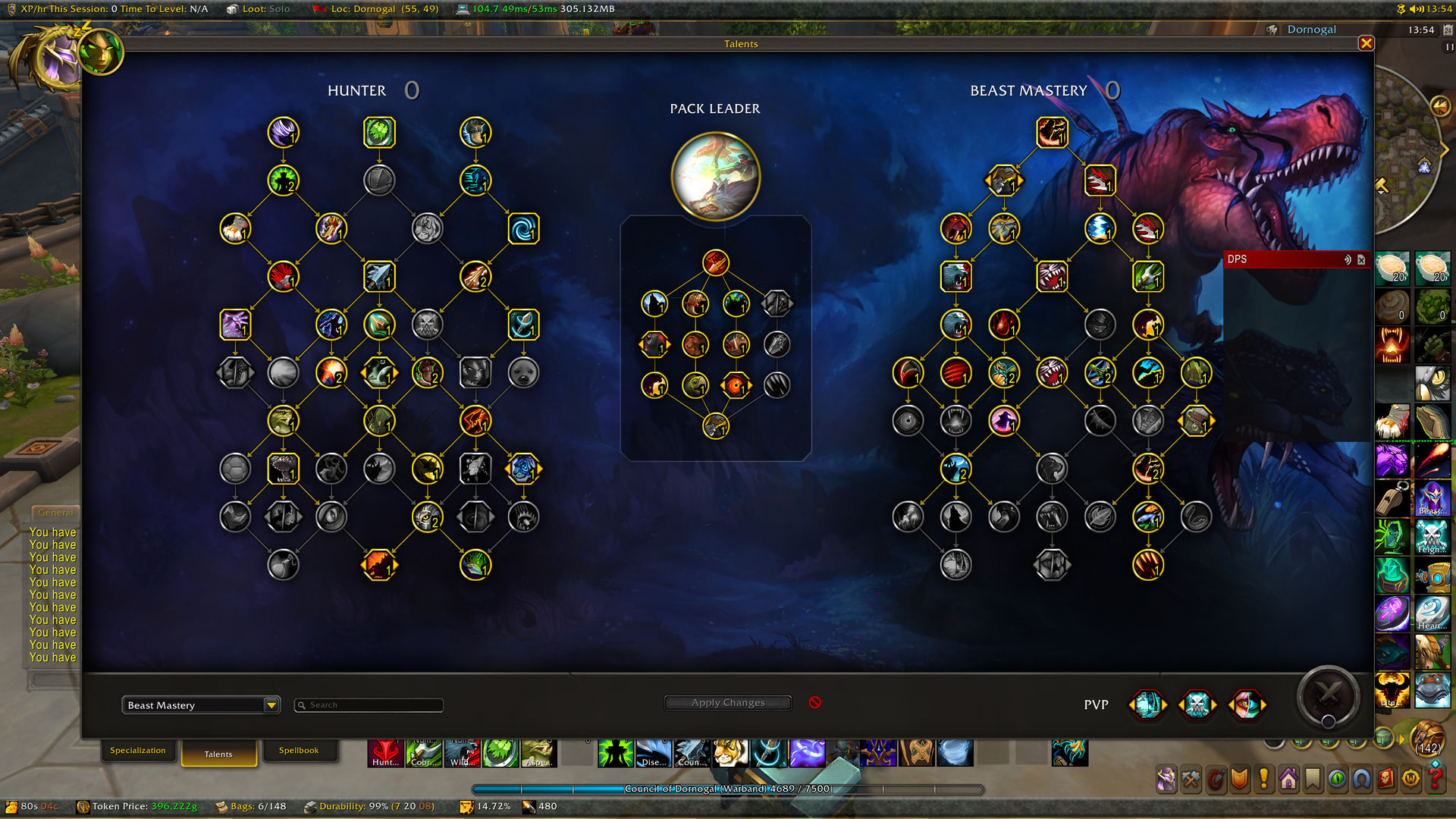Close the Talents window
The height and width of the screenshot is (819, 1456).
(1366, 43)
